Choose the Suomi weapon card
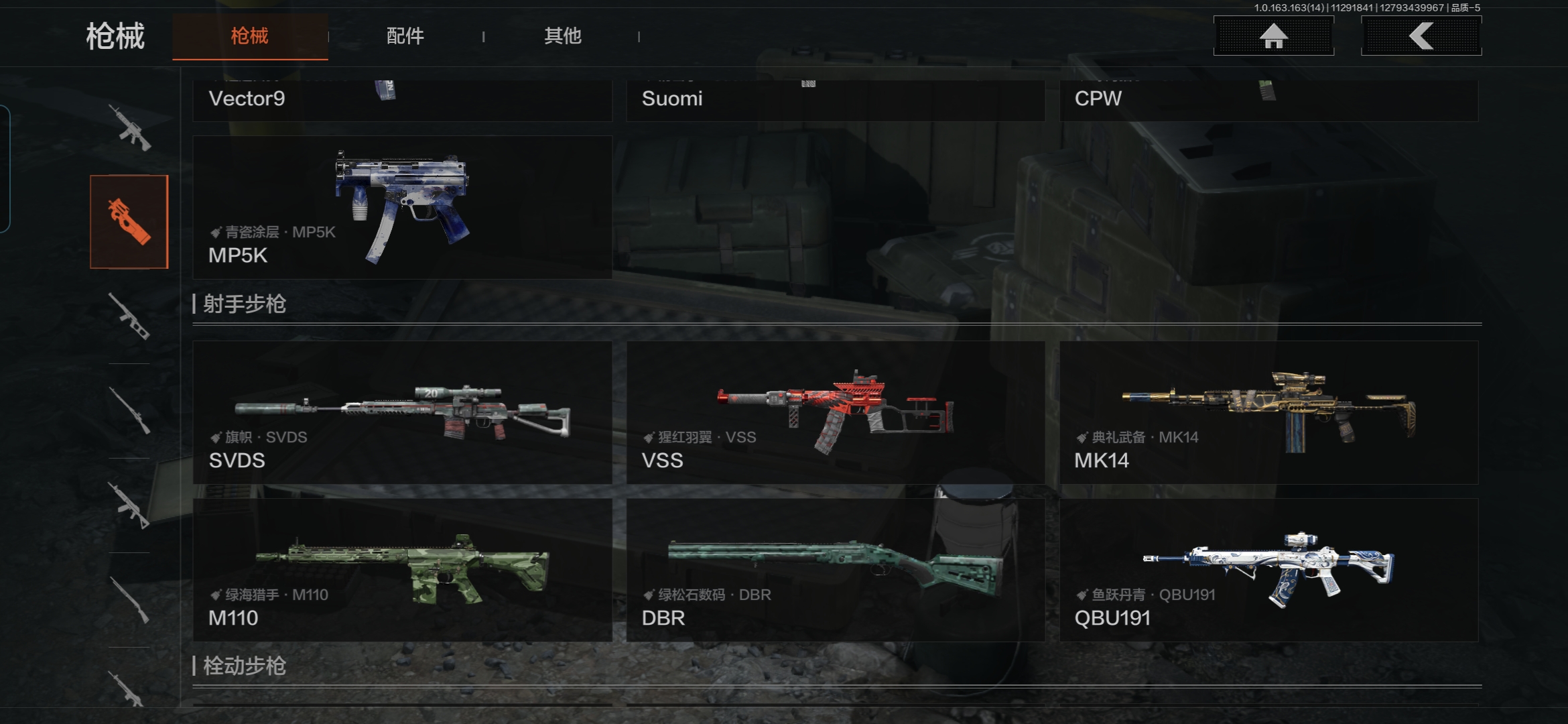 coord(836,101)
